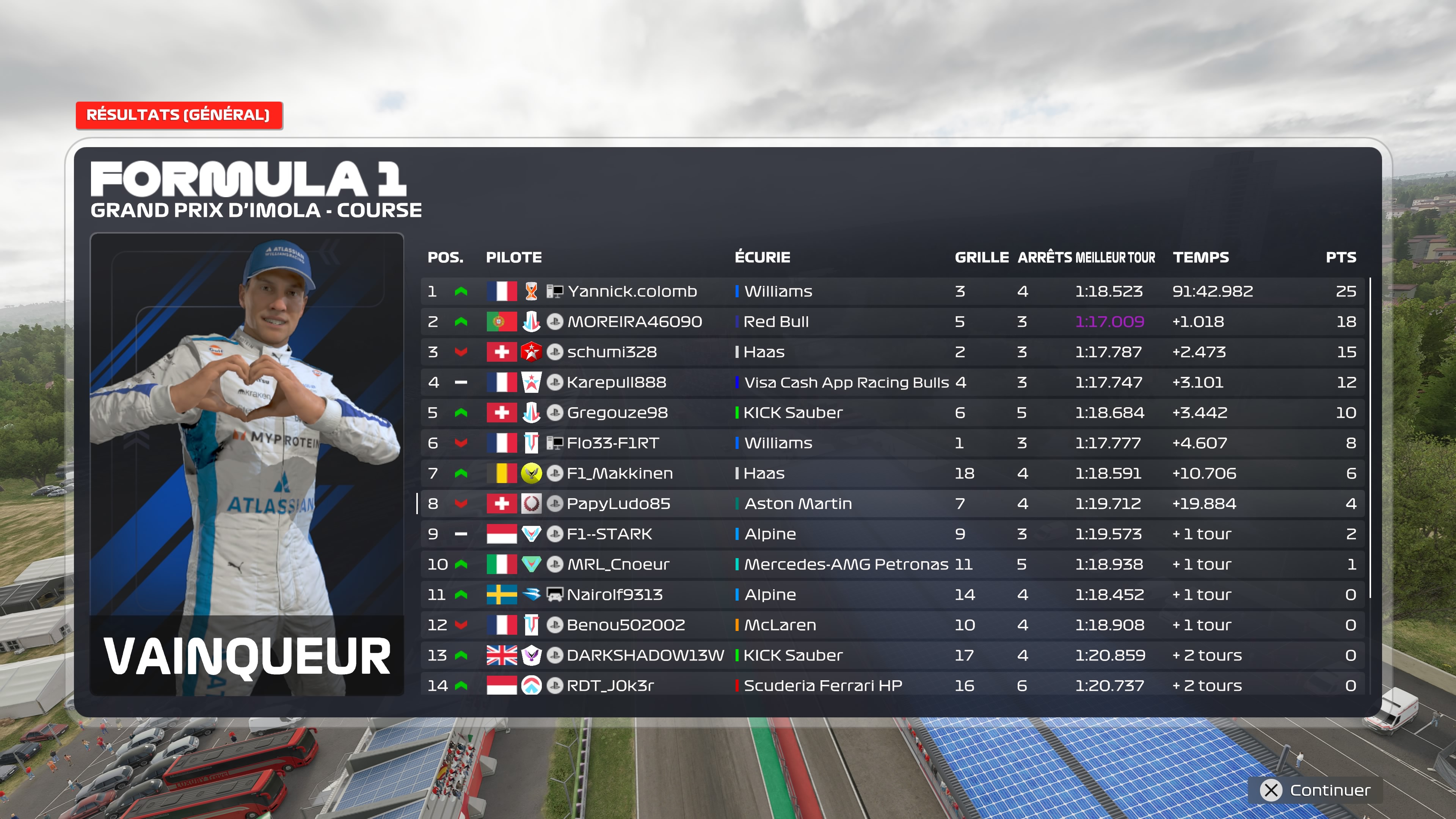Click the Vainqueur driver portrait card
Screen dimensions: 1456x819
[247, 463]
